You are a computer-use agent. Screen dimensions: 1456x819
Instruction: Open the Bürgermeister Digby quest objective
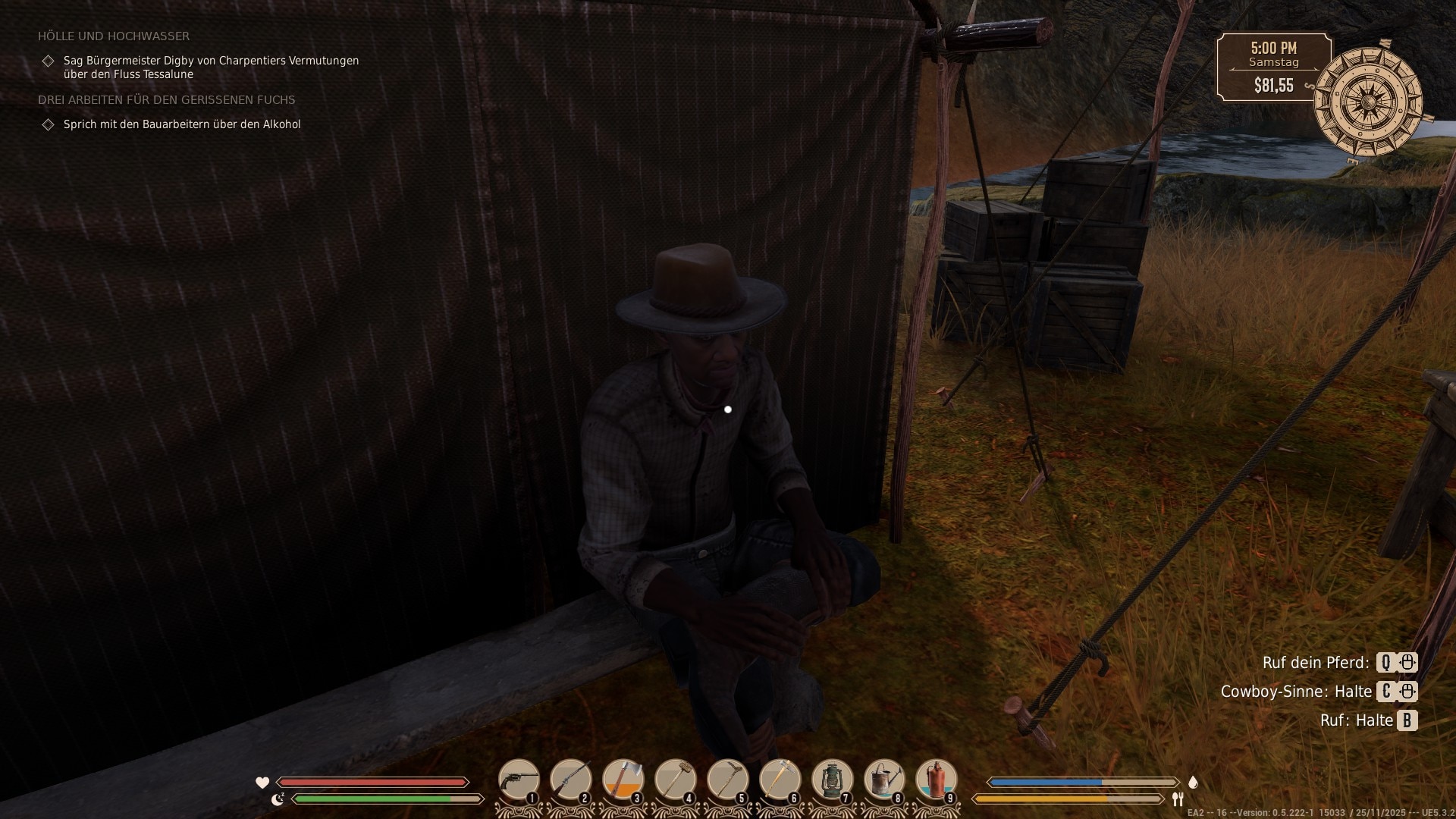(211, 67)
